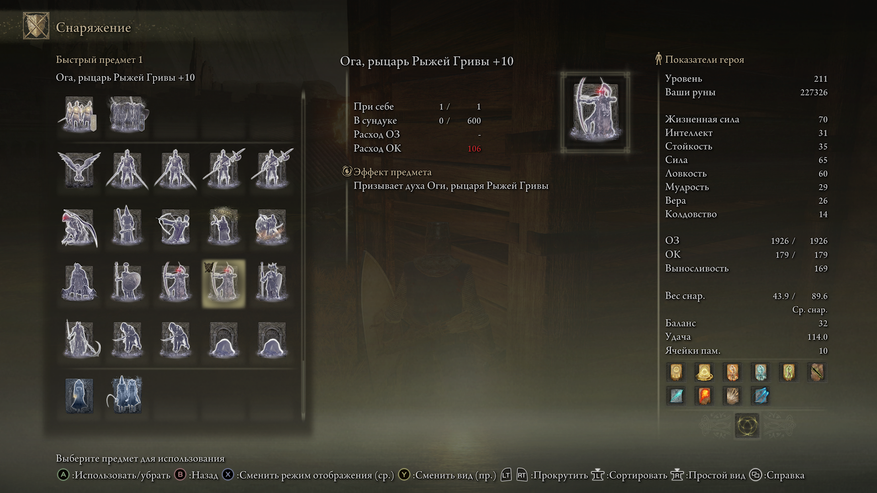Image resolution: width=877 pixels, height=493 pixels.
Task: Select the fiery orange-glowing spirit ash
Action: [x=271, y=226]
